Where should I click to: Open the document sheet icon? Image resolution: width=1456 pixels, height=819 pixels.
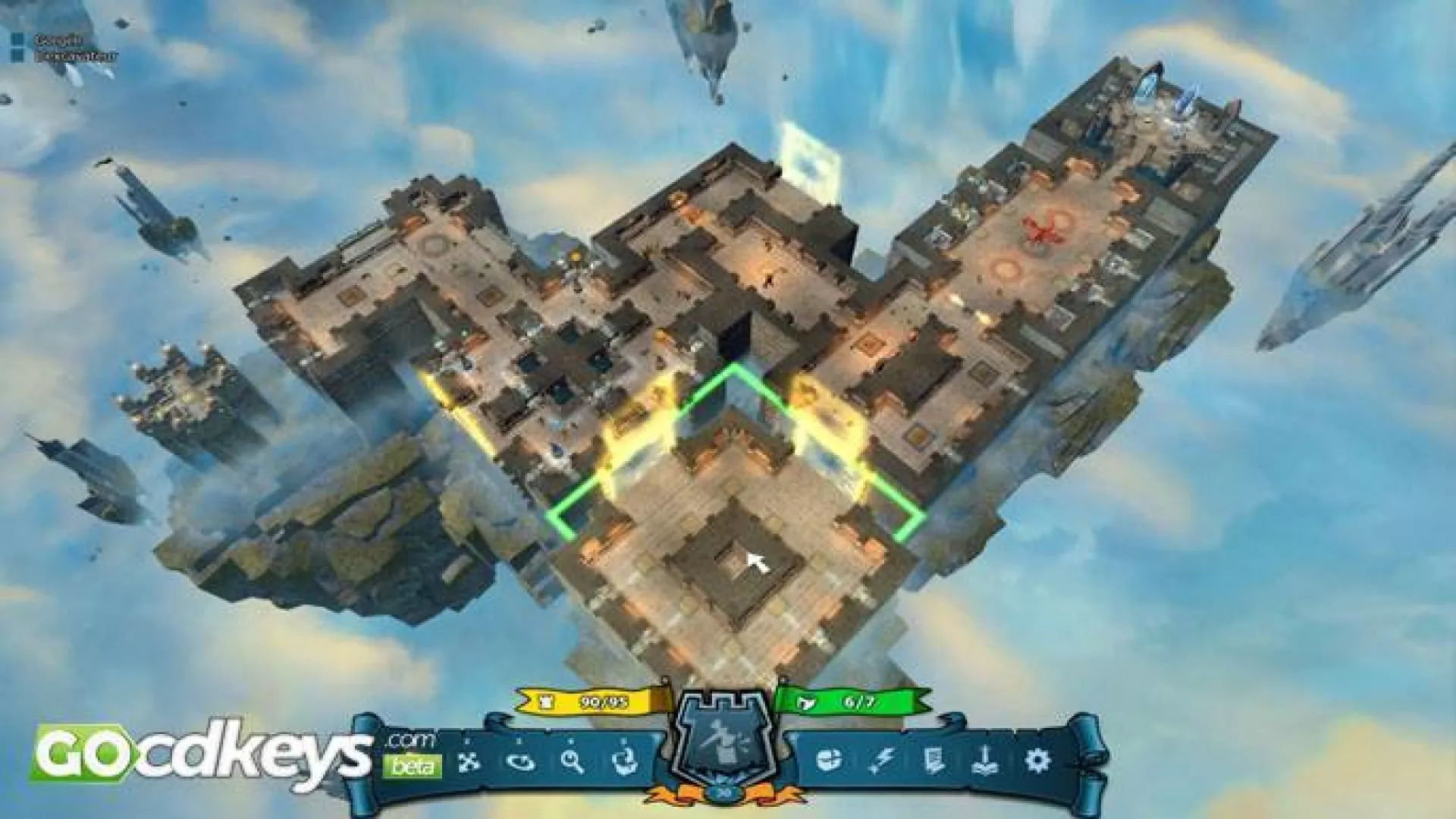tap(934, 759)
